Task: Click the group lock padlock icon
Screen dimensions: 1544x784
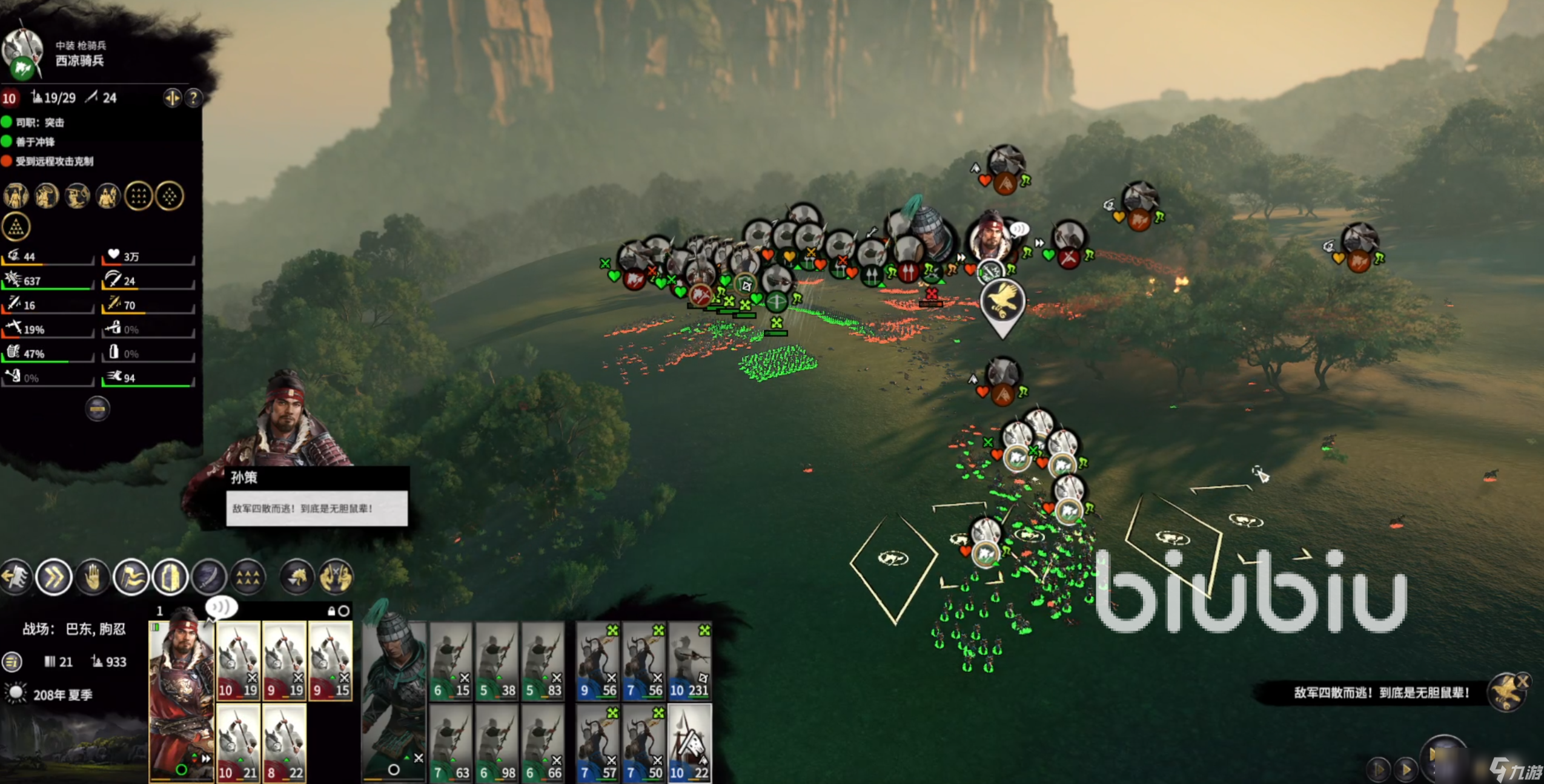Action: click(x=331, y=611)
